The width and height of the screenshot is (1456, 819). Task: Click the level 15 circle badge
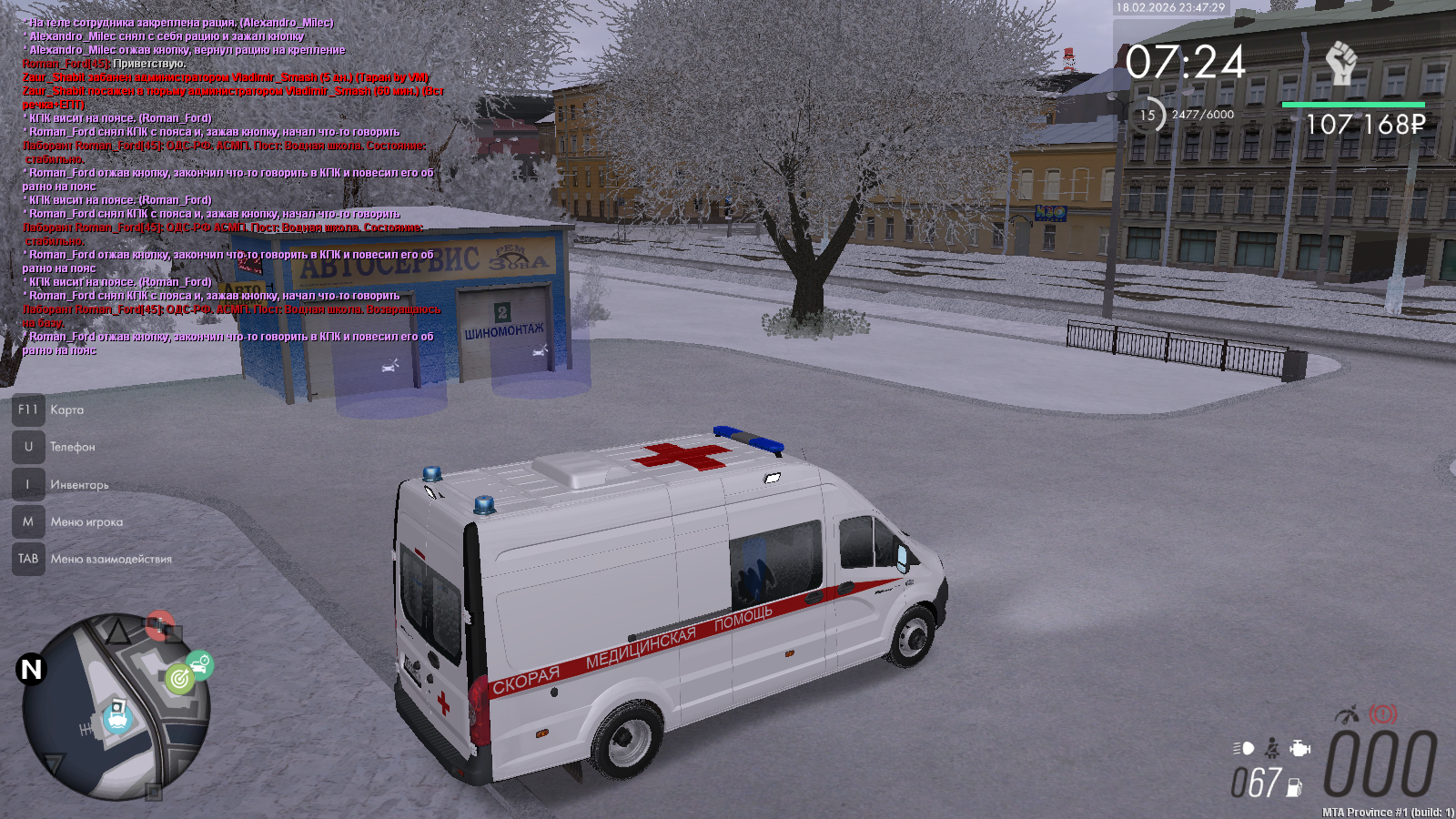click(x=1148, y=116)
